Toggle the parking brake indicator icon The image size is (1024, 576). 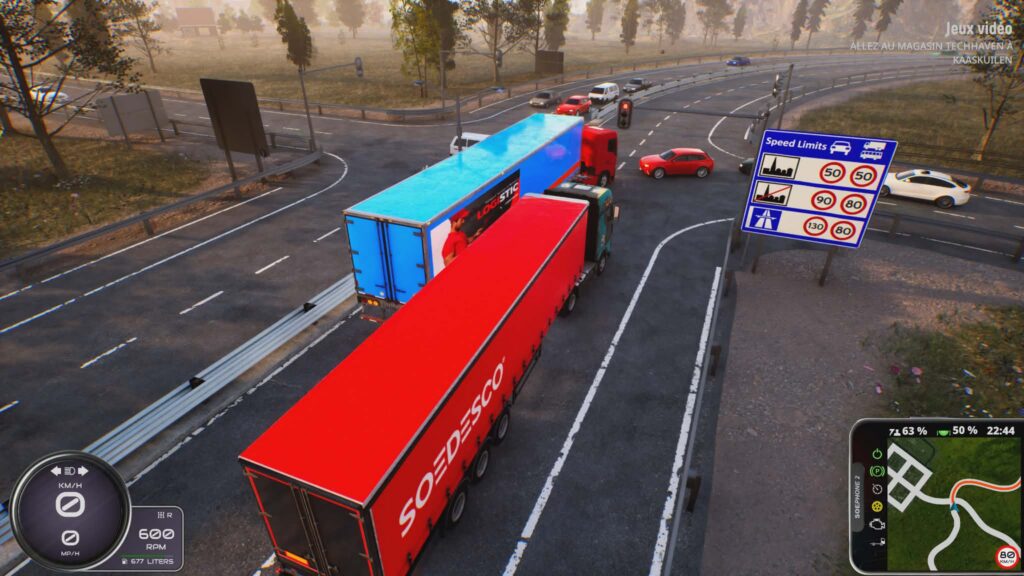click(877, 470)
